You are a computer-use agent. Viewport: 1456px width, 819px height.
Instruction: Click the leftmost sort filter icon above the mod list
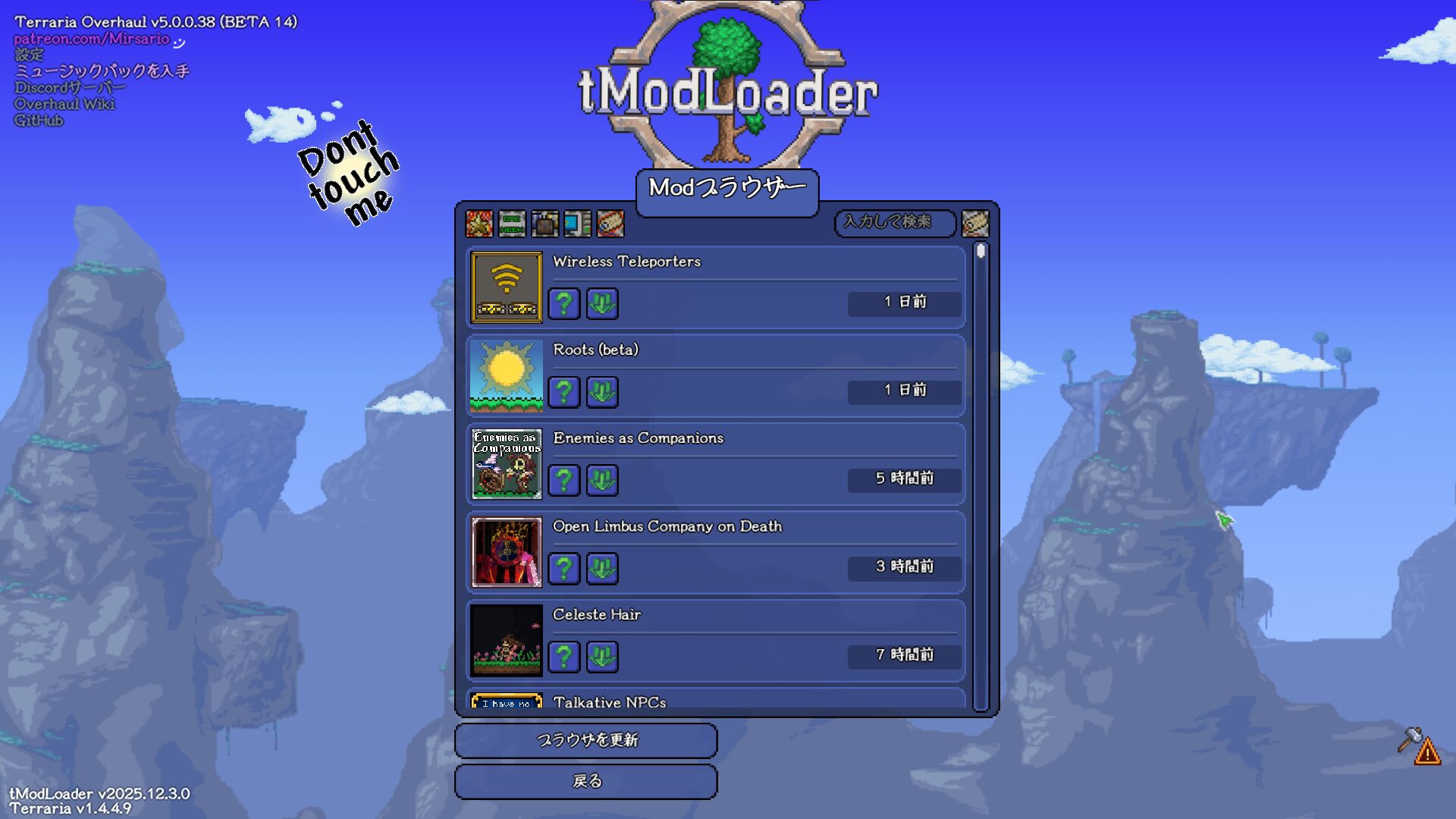tap(479, 224)
